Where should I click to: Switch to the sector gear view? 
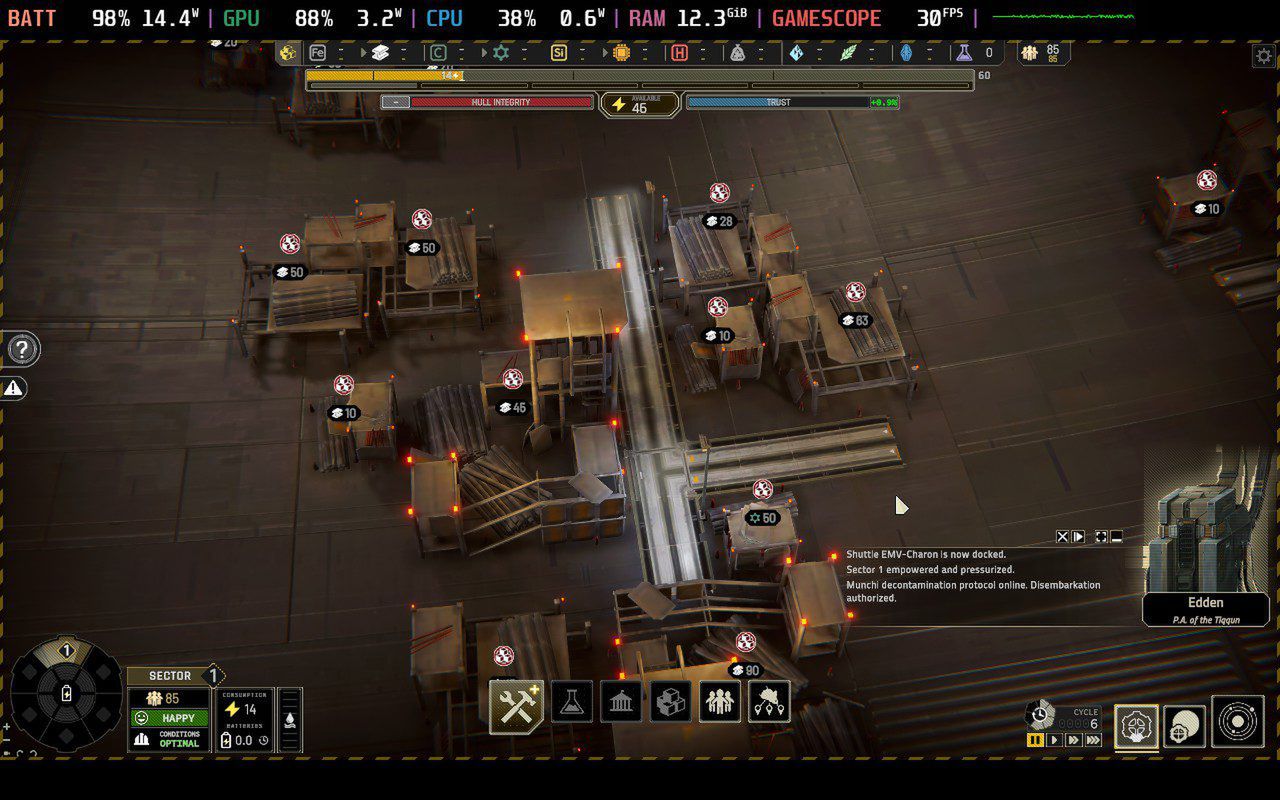click(1137, 725)
